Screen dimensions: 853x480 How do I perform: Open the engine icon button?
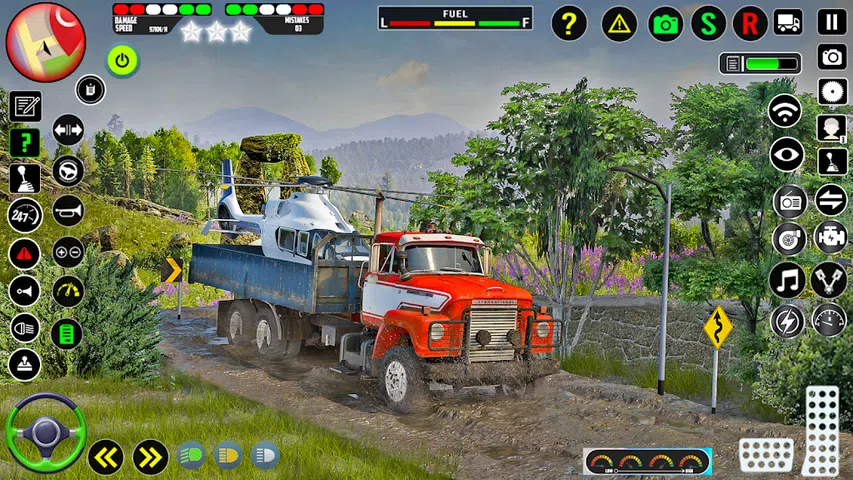[x=829, y=238]
